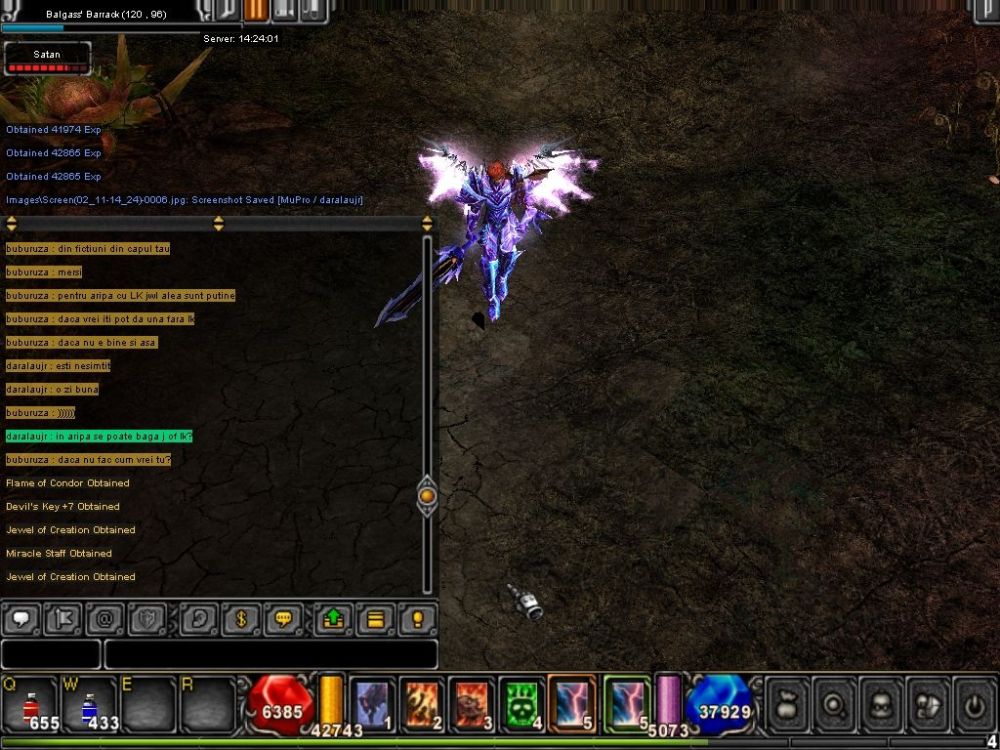Activate the green skull skill numbered 4
Viewport: 1000px width, 750px height.
522,703
